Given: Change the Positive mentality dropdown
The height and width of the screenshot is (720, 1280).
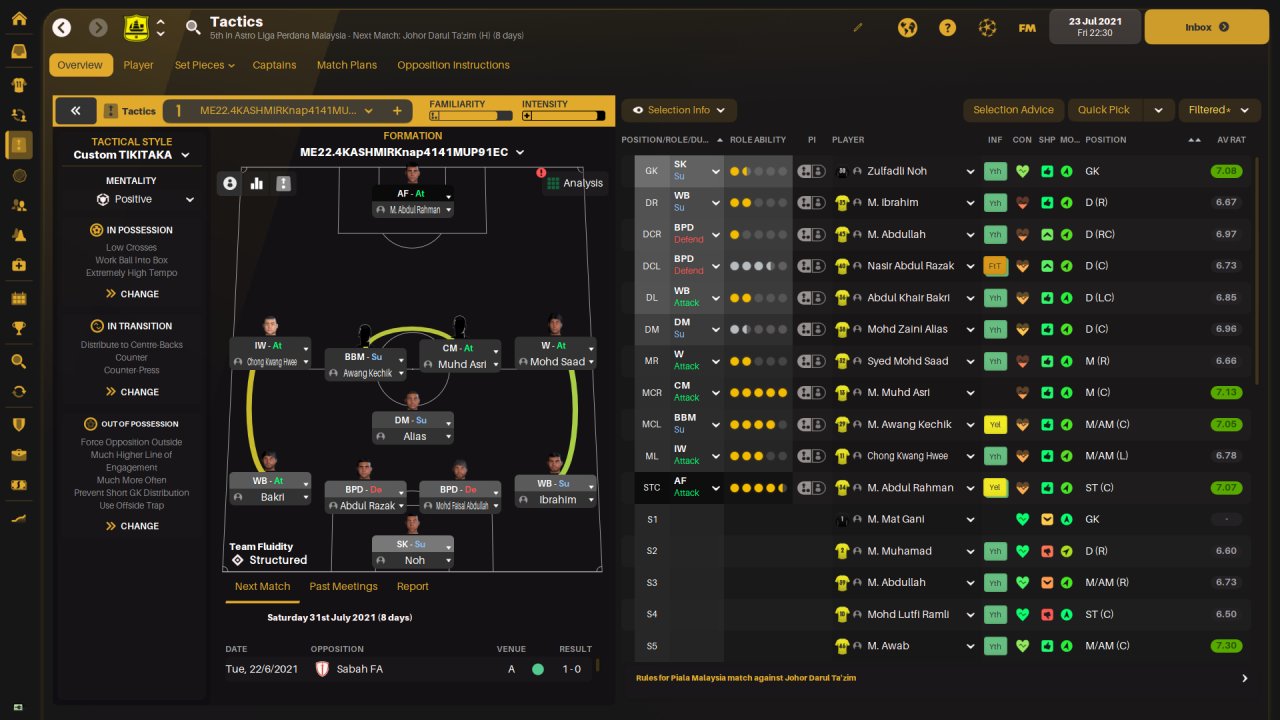Looking at the screenshot, I should coord(145,199).
